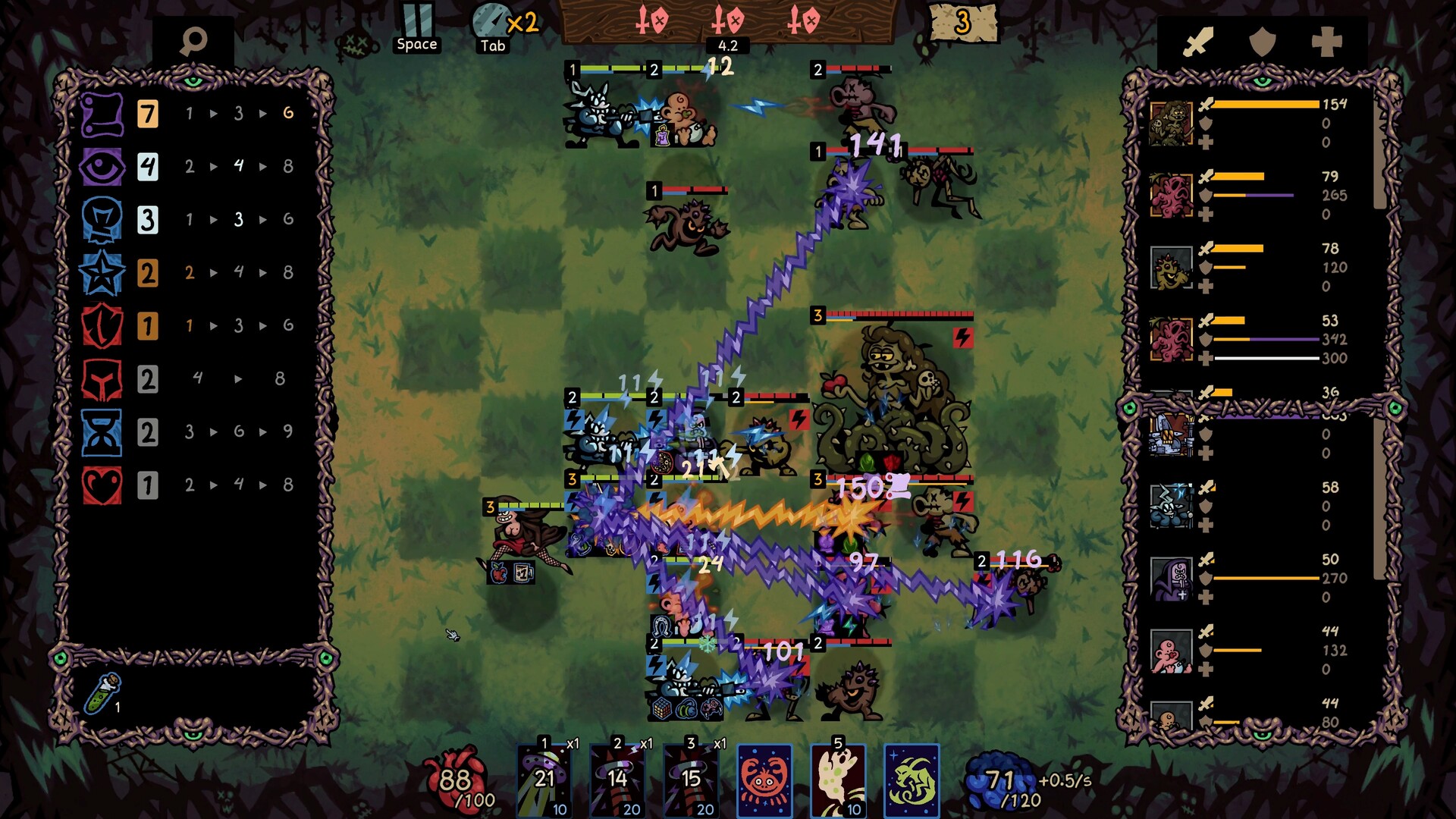
Task: Click the purple eye stat icon
Action: pyautogui.click(x=102, y=166)
